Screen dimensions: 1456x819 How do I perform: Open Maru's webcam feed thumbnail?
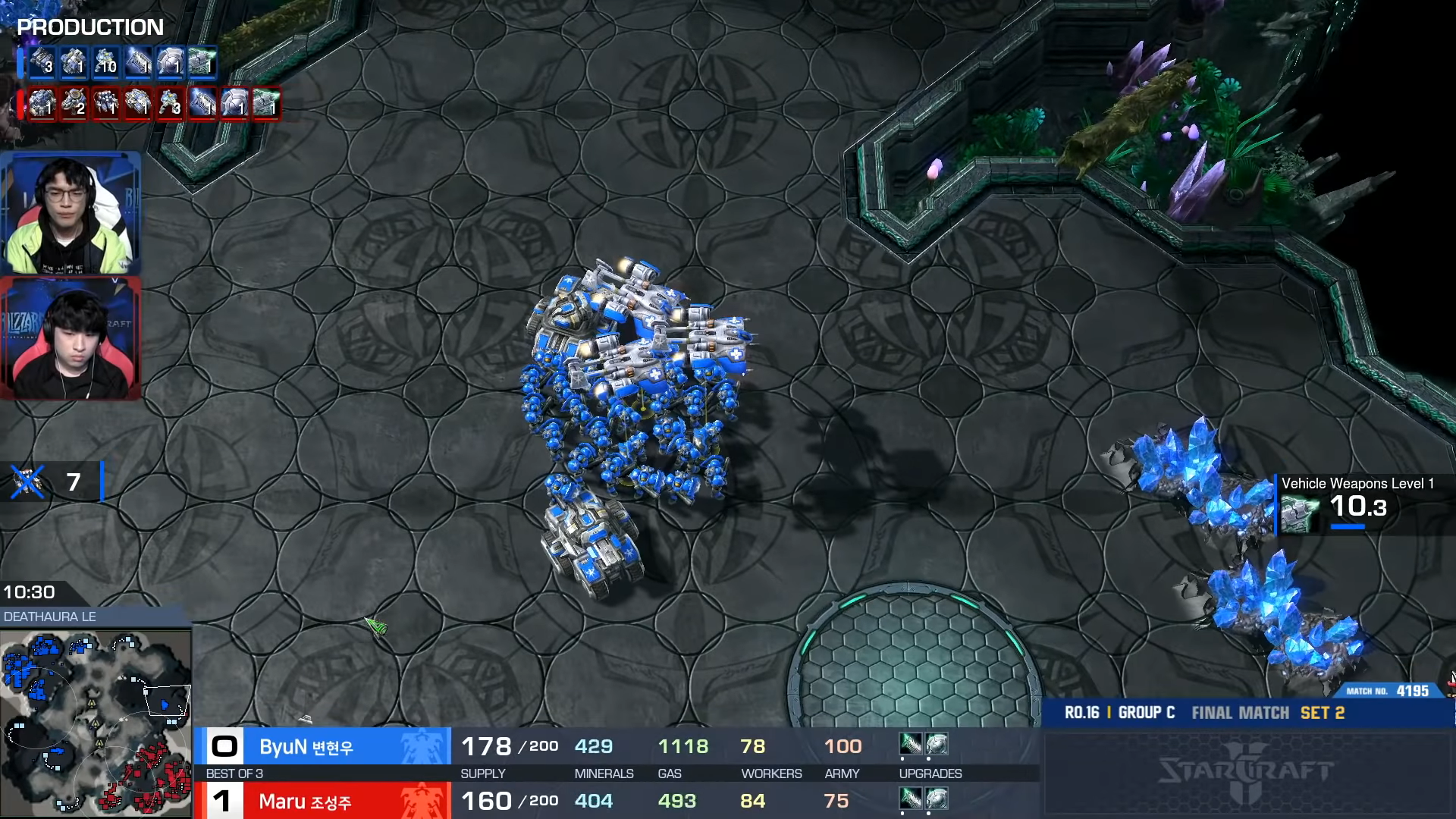[x=71, y=339]
